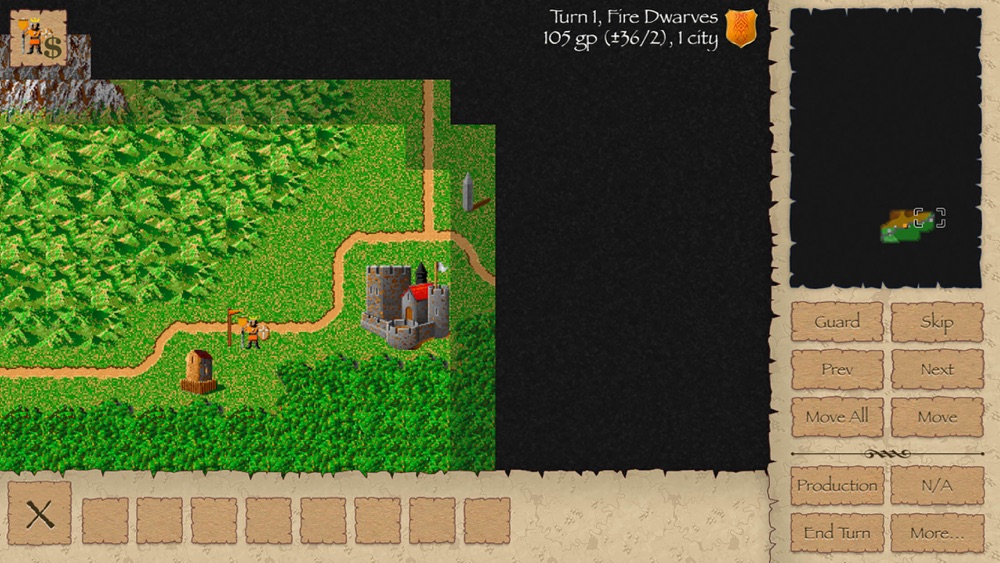The width and height of the screenshot is (1000, 563).
Task: Open the hero gold icon panel
Action: pos(38,38)
